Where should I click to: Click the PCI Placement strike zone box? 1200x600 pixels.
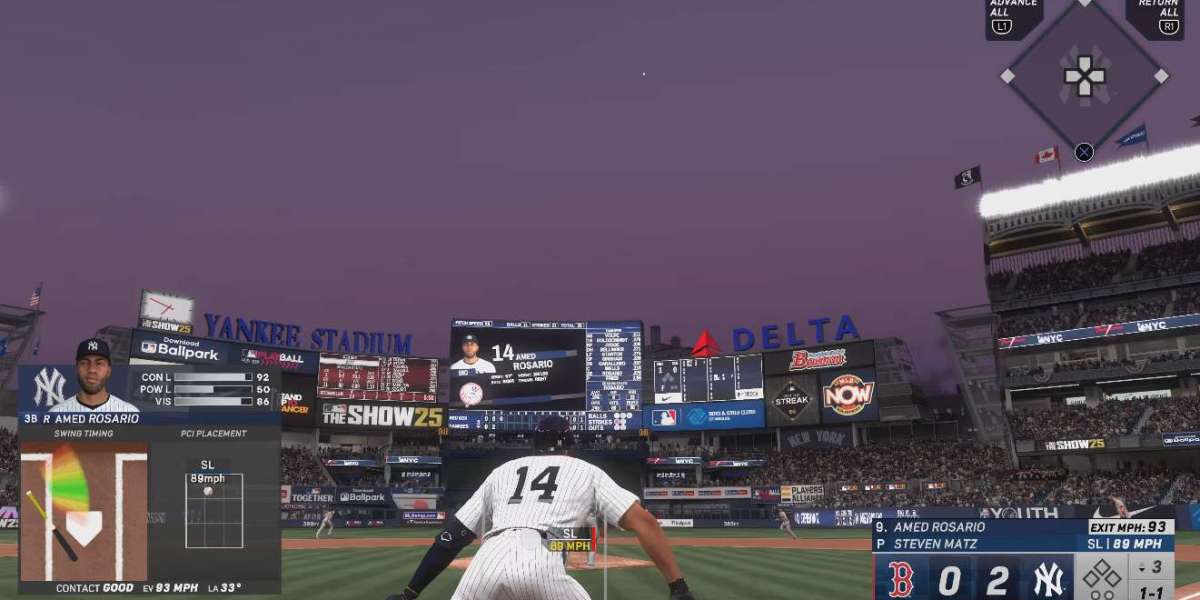tap(214, 510)
